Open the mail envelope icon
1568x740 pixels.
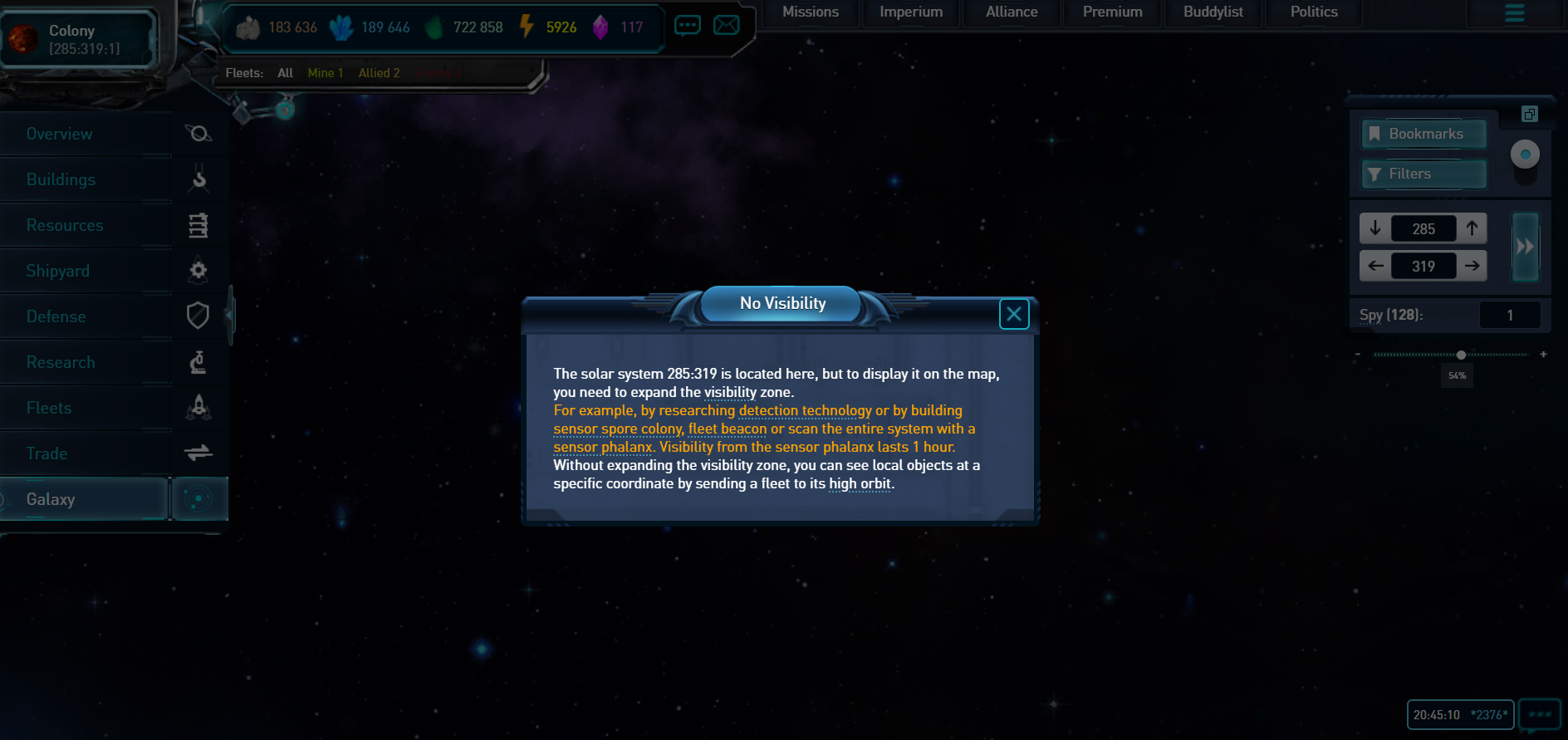click(726, 25)
